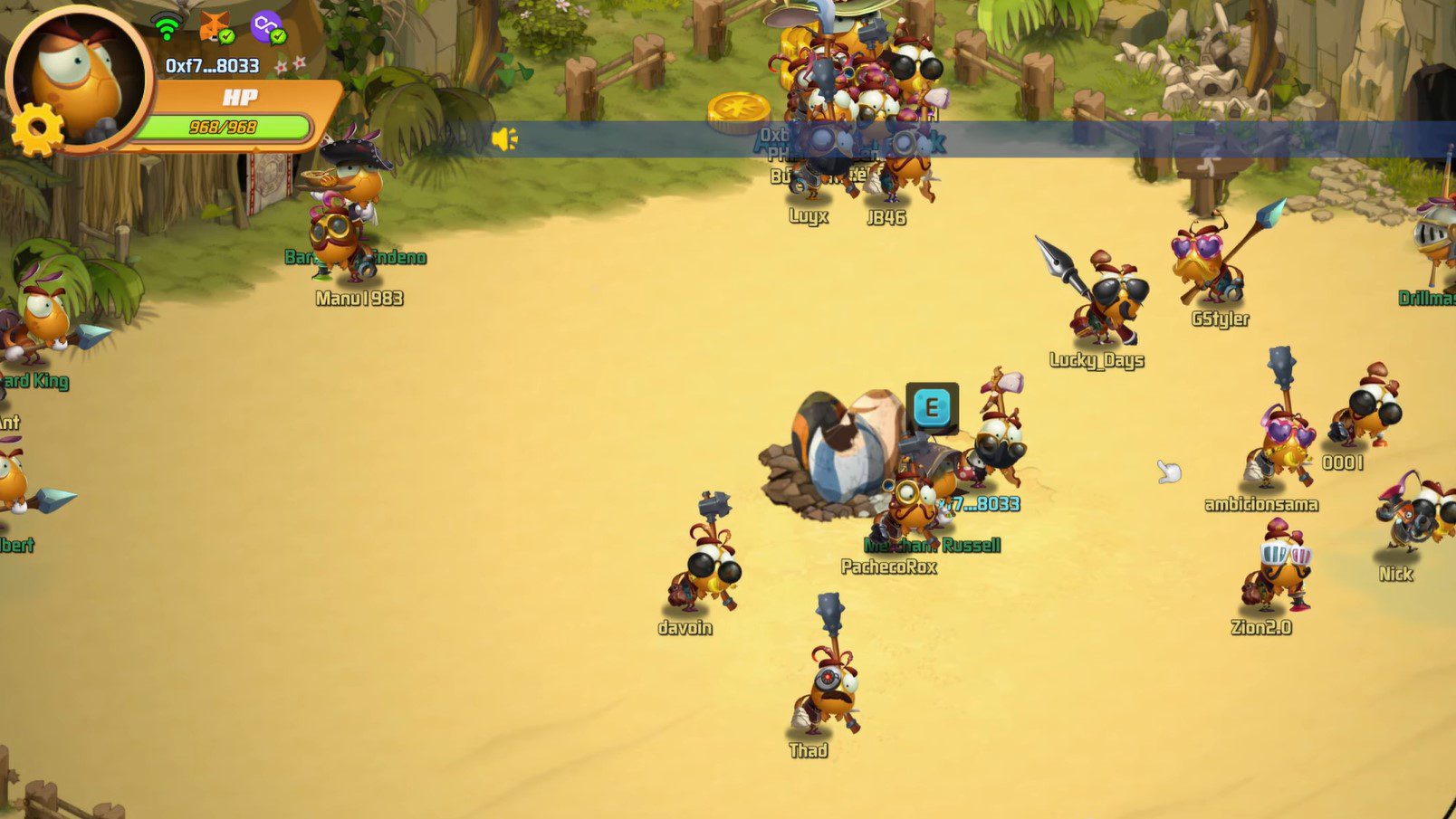Select the purple Polygon network icon
1456x819 pixels.
coord(267,27)
